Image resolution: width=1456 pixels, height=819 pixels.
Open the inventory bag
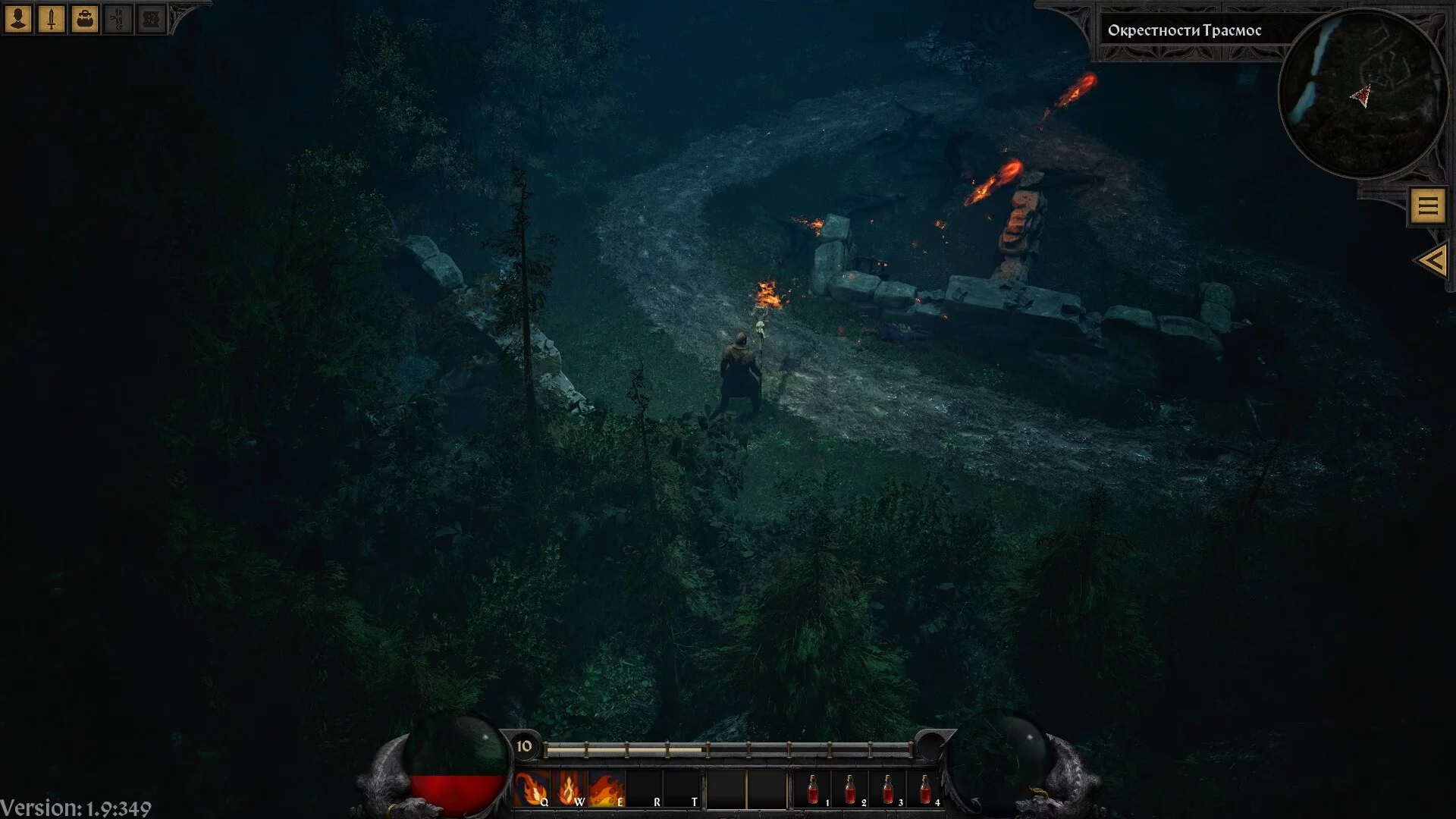point(85,19)
